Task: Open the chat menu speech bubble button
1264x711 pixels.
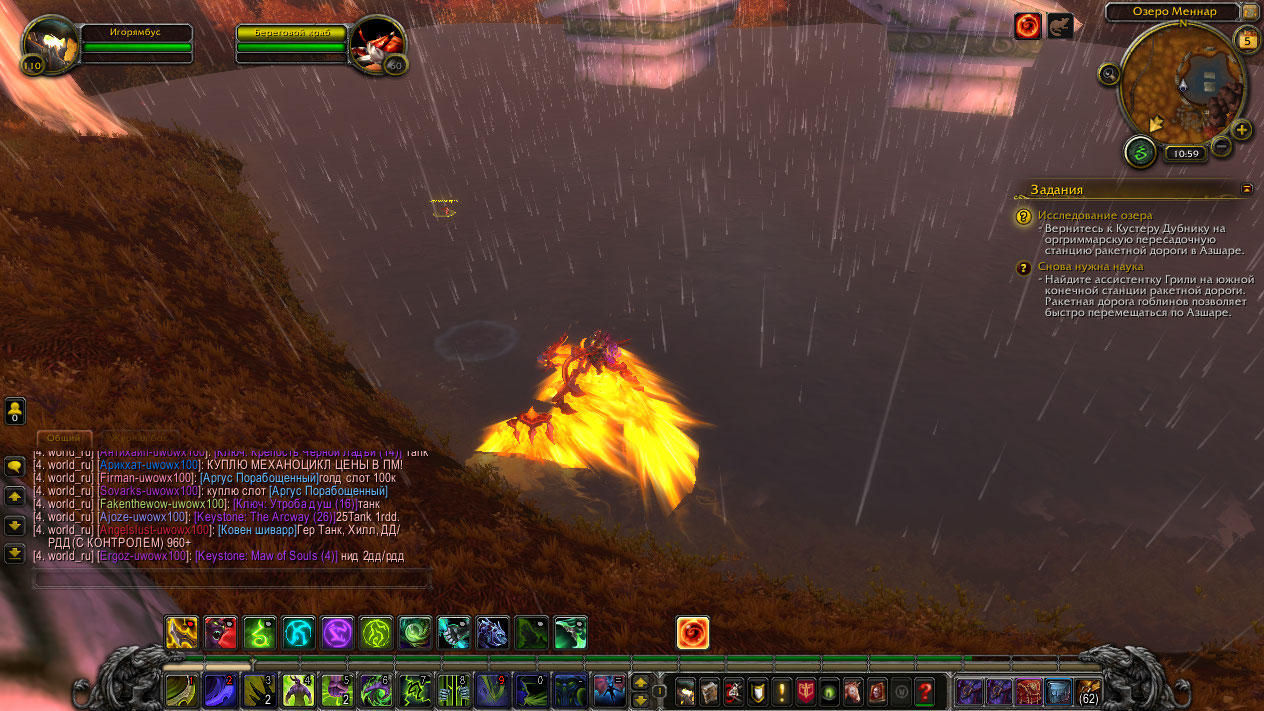Action: [x=15, y=467]
